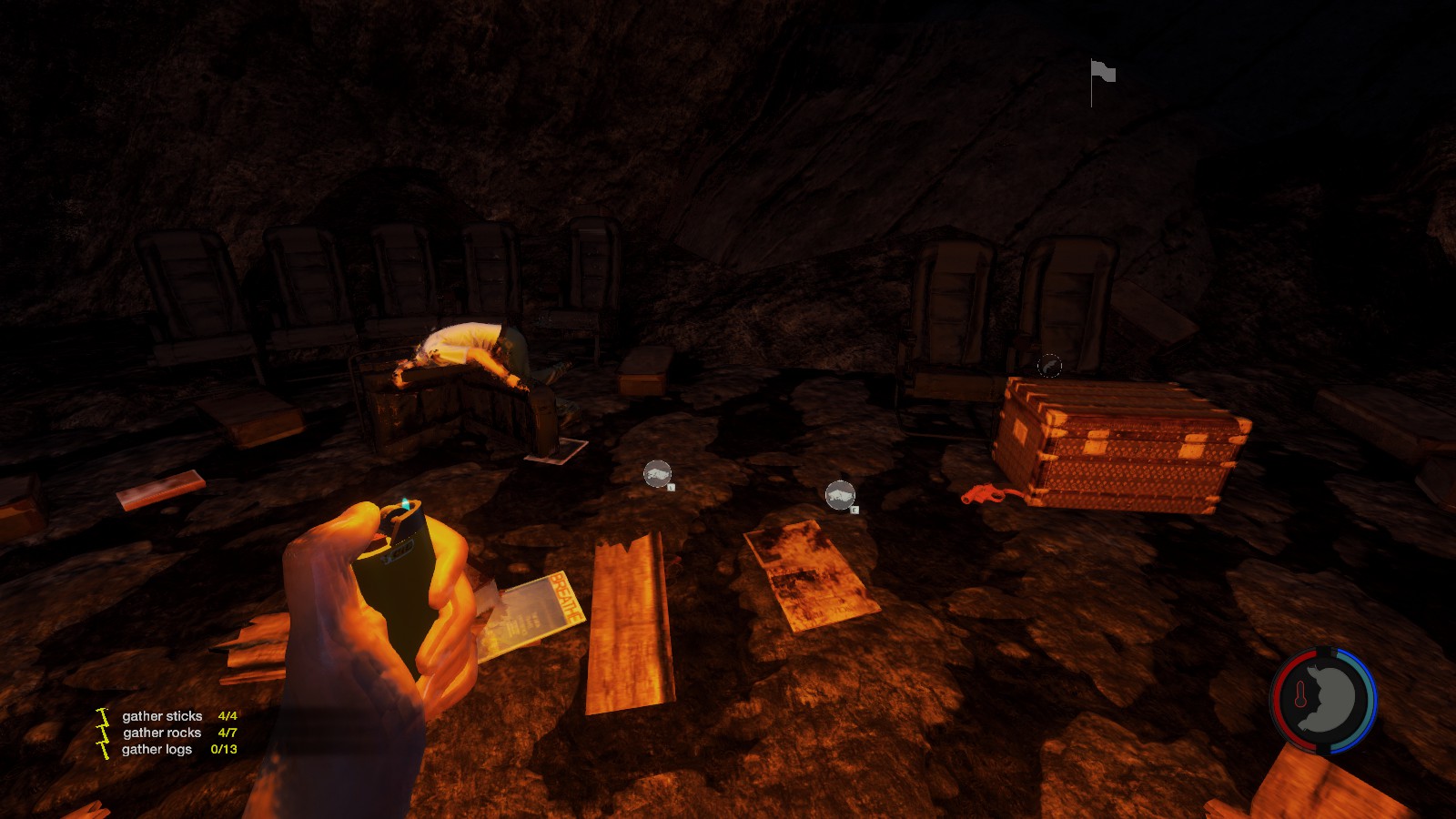
Task: Select the gather sticks objective
Action: click(x=162, y=716)
